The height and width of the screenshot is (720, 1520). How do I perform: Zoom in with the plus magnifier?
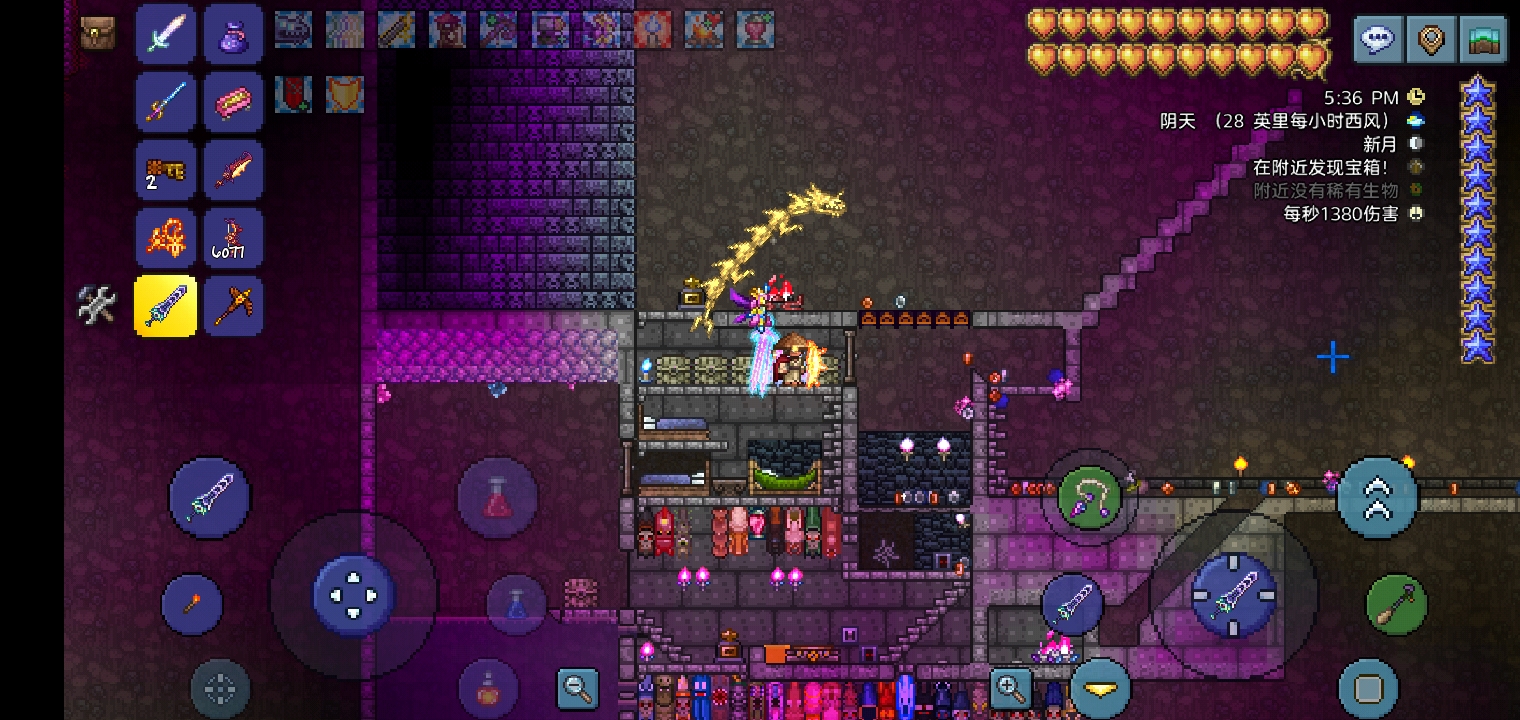click(x=1010, y=688)
